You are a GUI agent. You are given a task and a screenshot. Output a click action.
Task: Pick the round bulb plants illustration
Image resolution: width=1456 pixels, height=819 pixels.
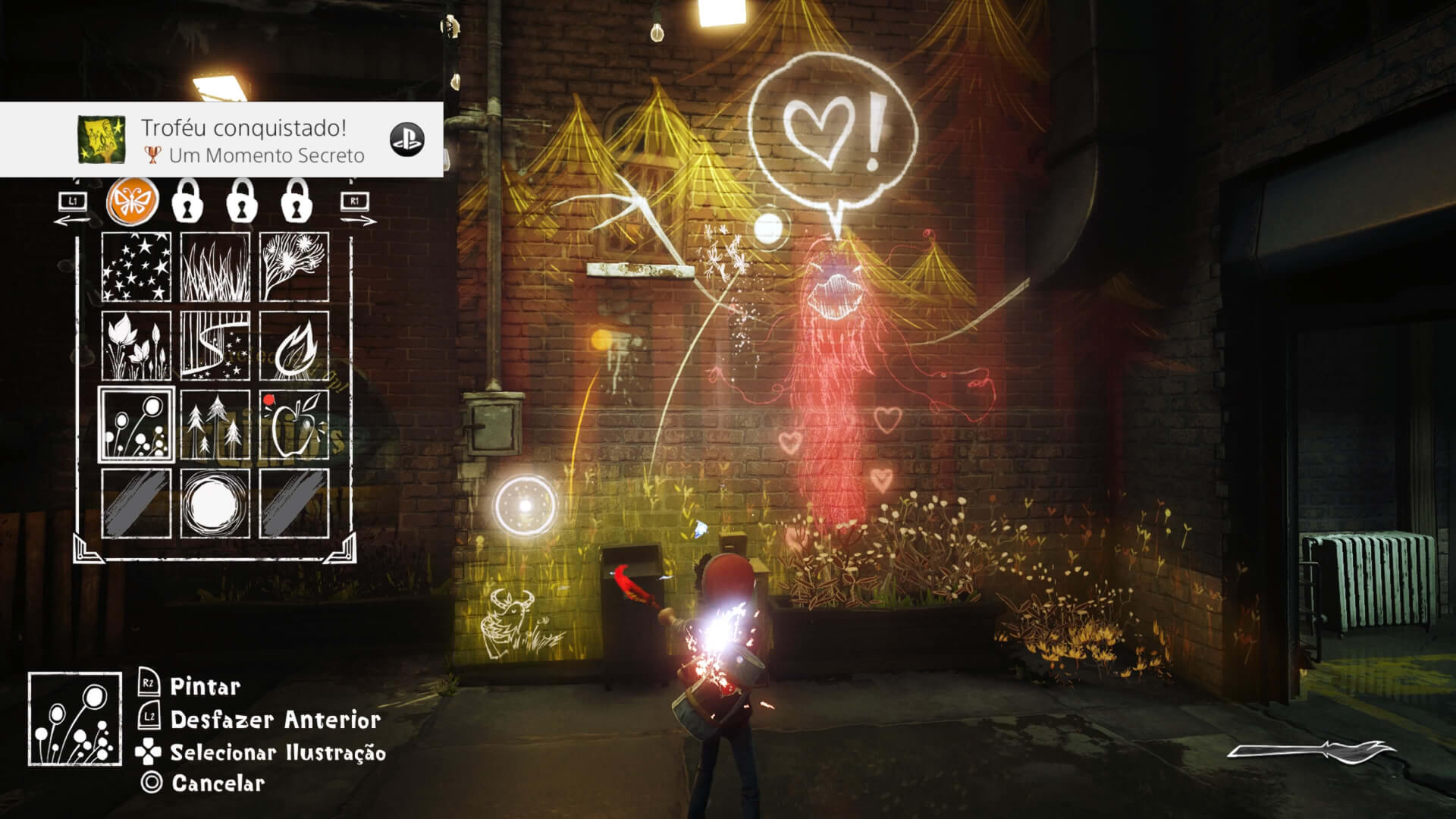pos(136,425)
